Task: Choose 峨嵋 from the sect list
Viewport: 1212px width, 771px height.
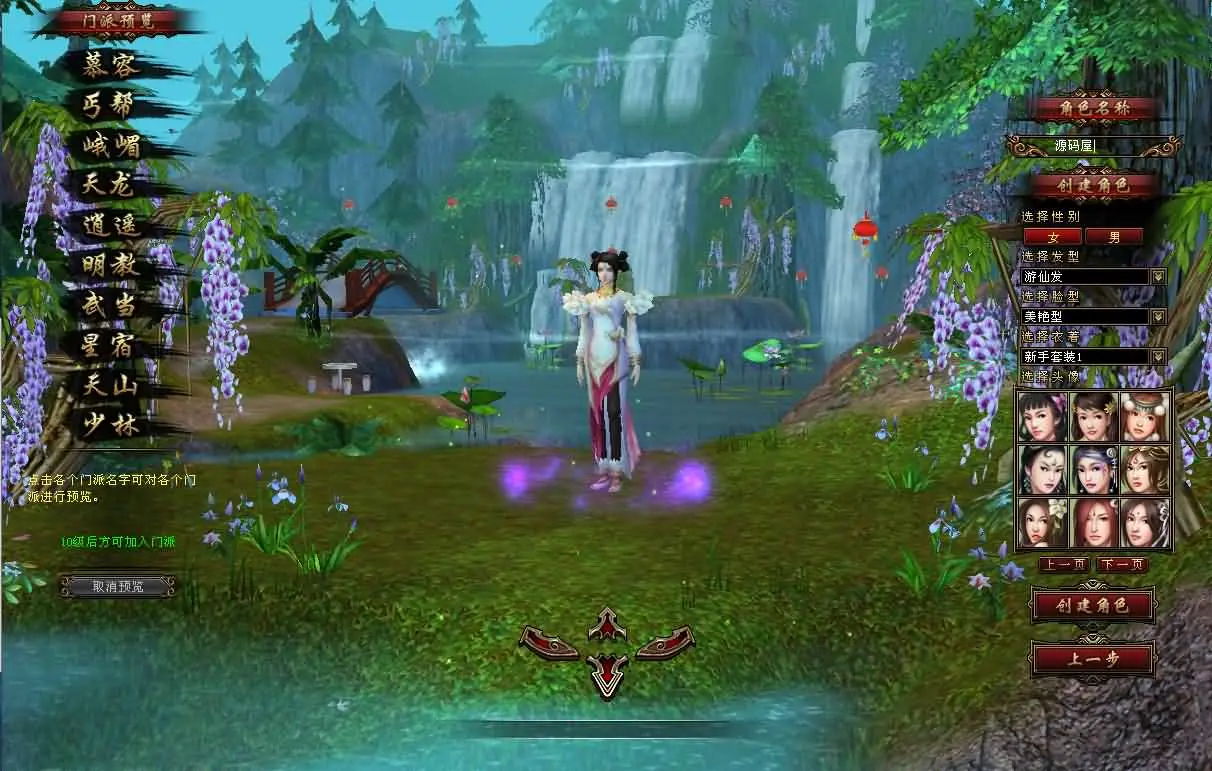Action: point(111,145)
